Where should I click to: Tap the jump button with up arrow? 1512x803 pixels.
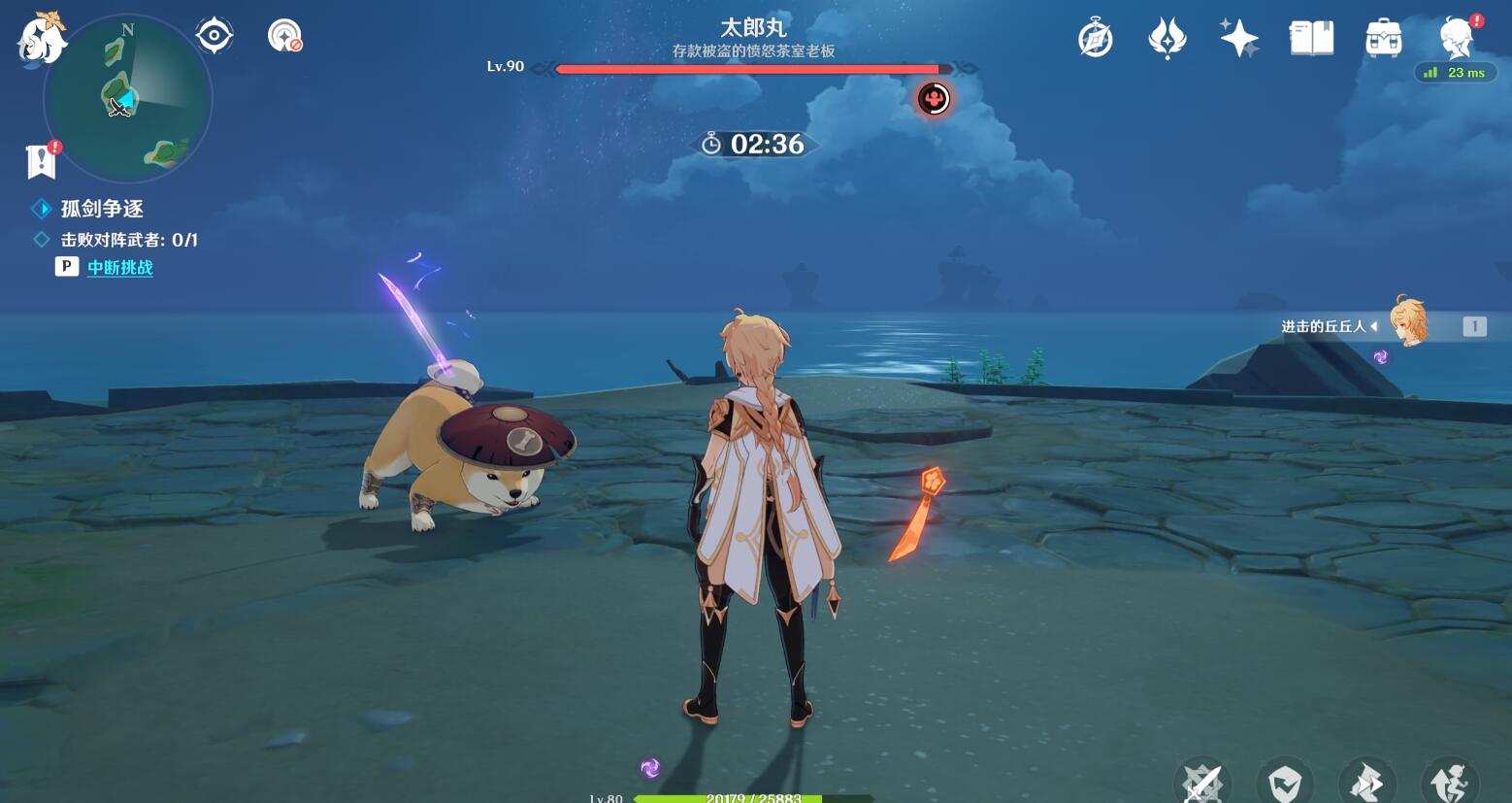point(1450,782)
